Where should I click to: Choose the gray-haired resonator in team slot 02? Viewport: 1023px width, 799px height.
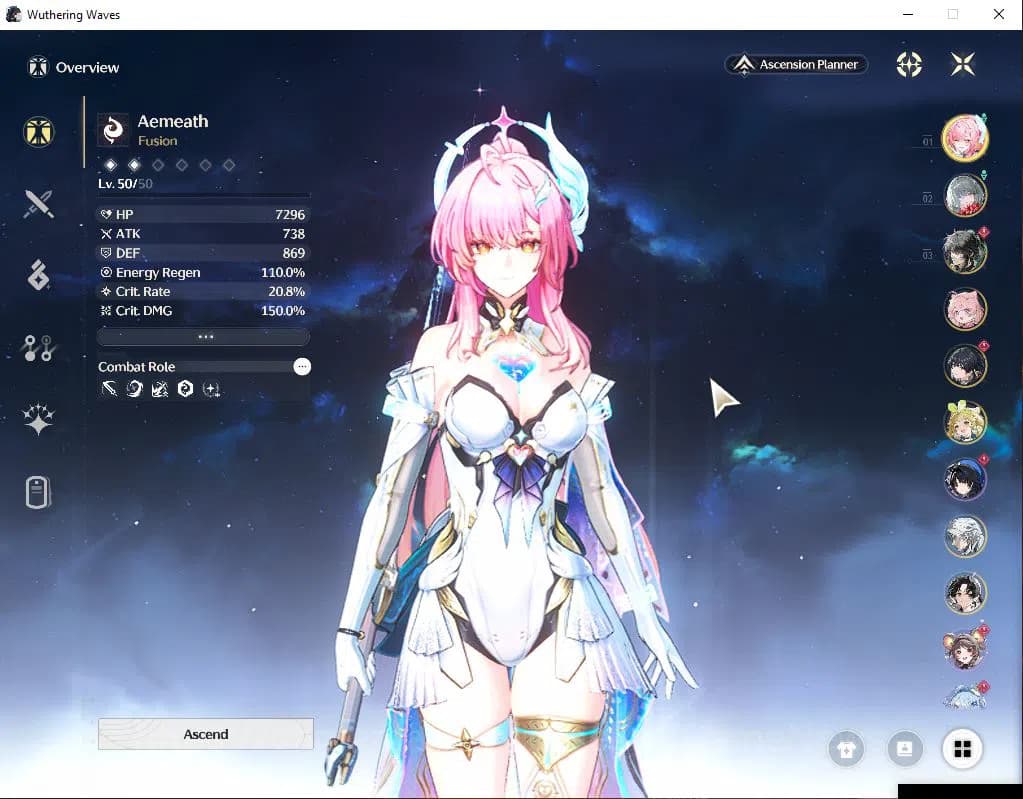tap(965, 196)
